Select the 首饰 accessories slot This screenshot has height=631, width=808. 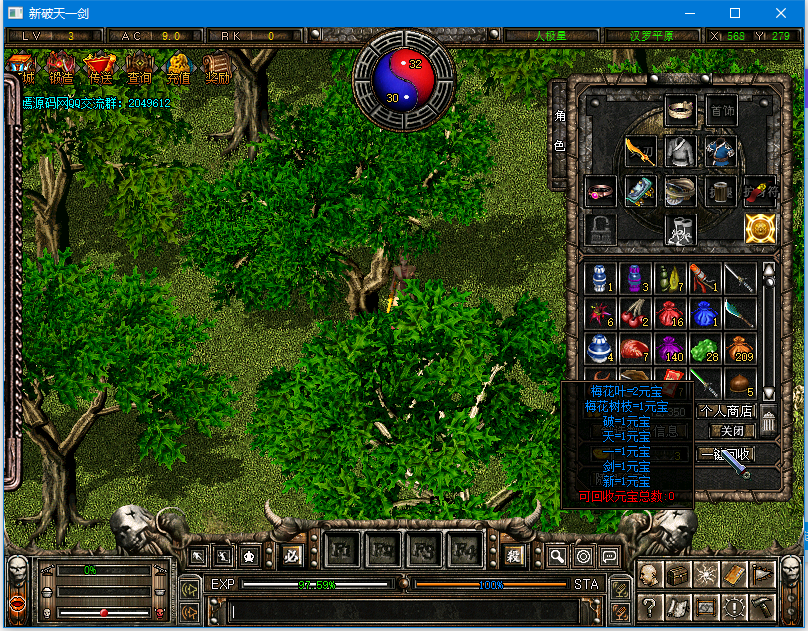[x=720, y=110]
